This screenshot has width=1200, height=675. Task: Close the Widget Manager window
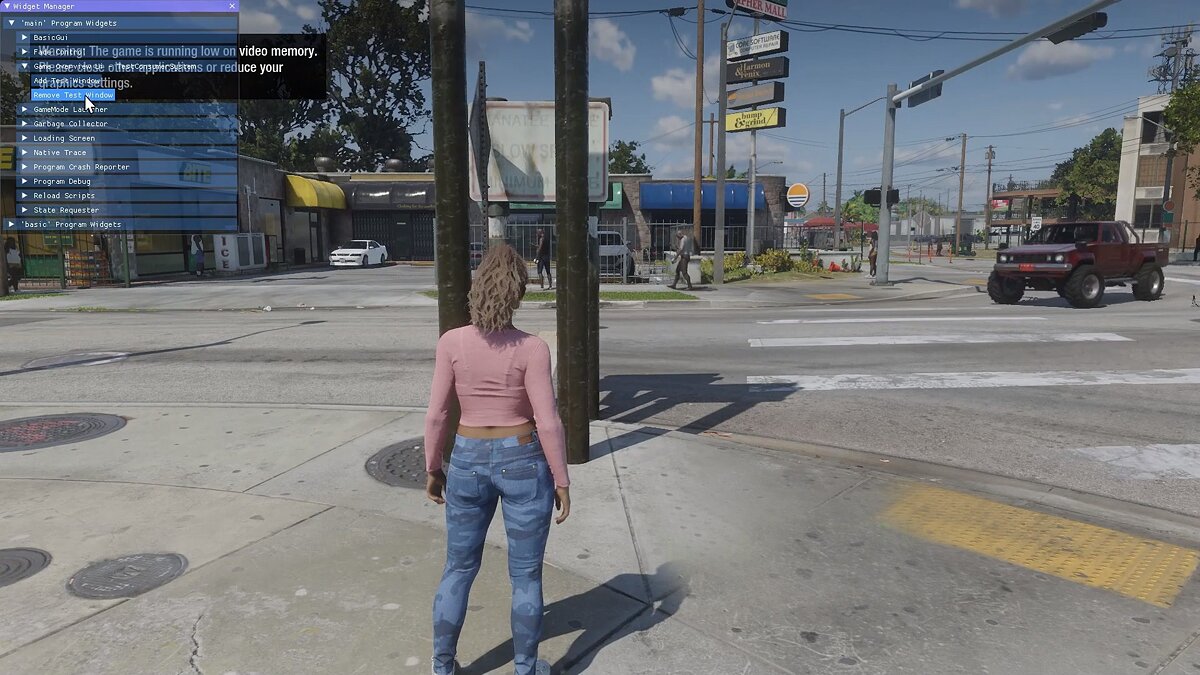click(x=232, y=6)
